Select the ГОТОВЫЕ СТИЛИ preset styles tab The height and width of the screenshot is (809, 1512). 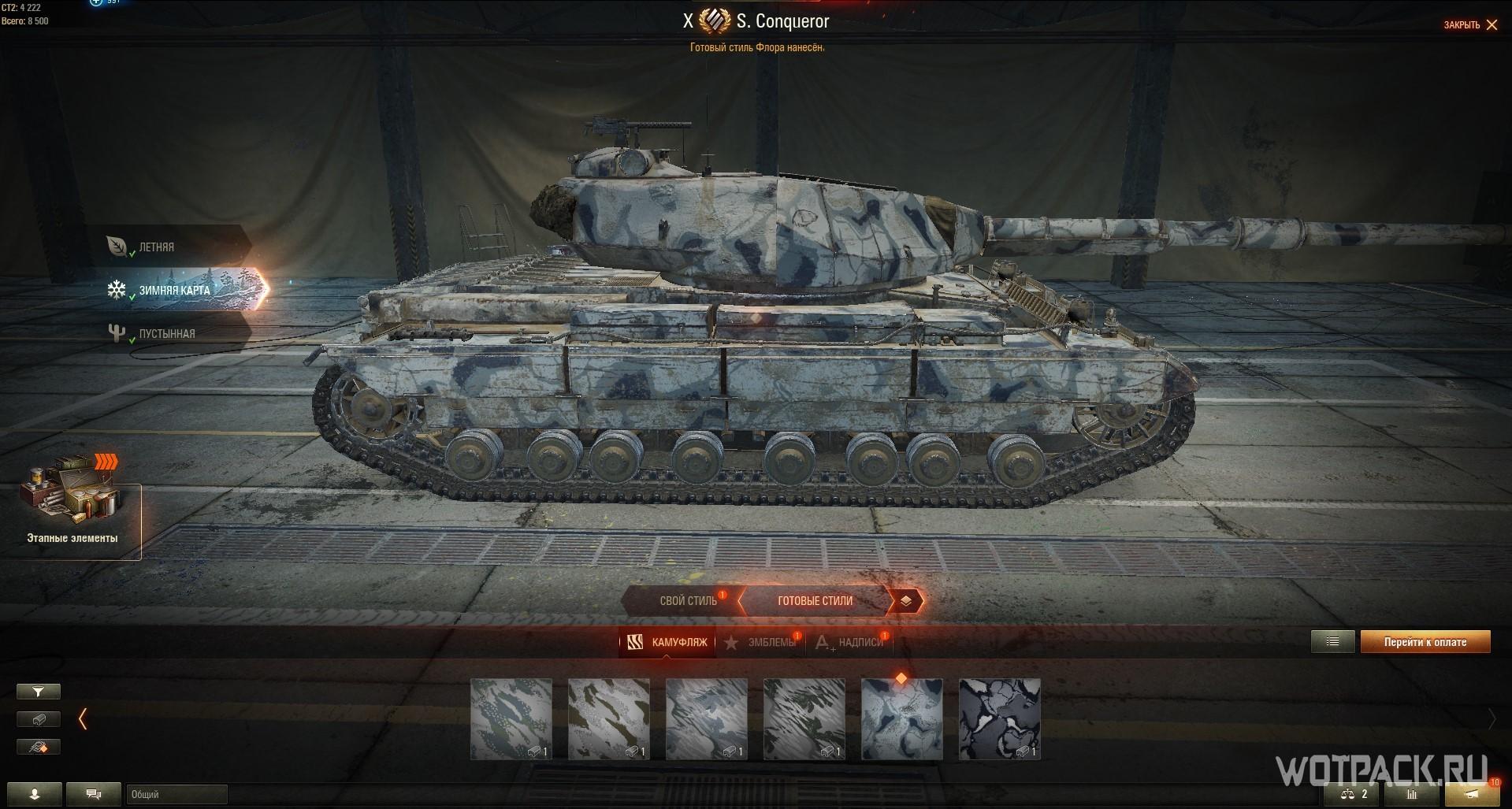click(x=815, y=601)
